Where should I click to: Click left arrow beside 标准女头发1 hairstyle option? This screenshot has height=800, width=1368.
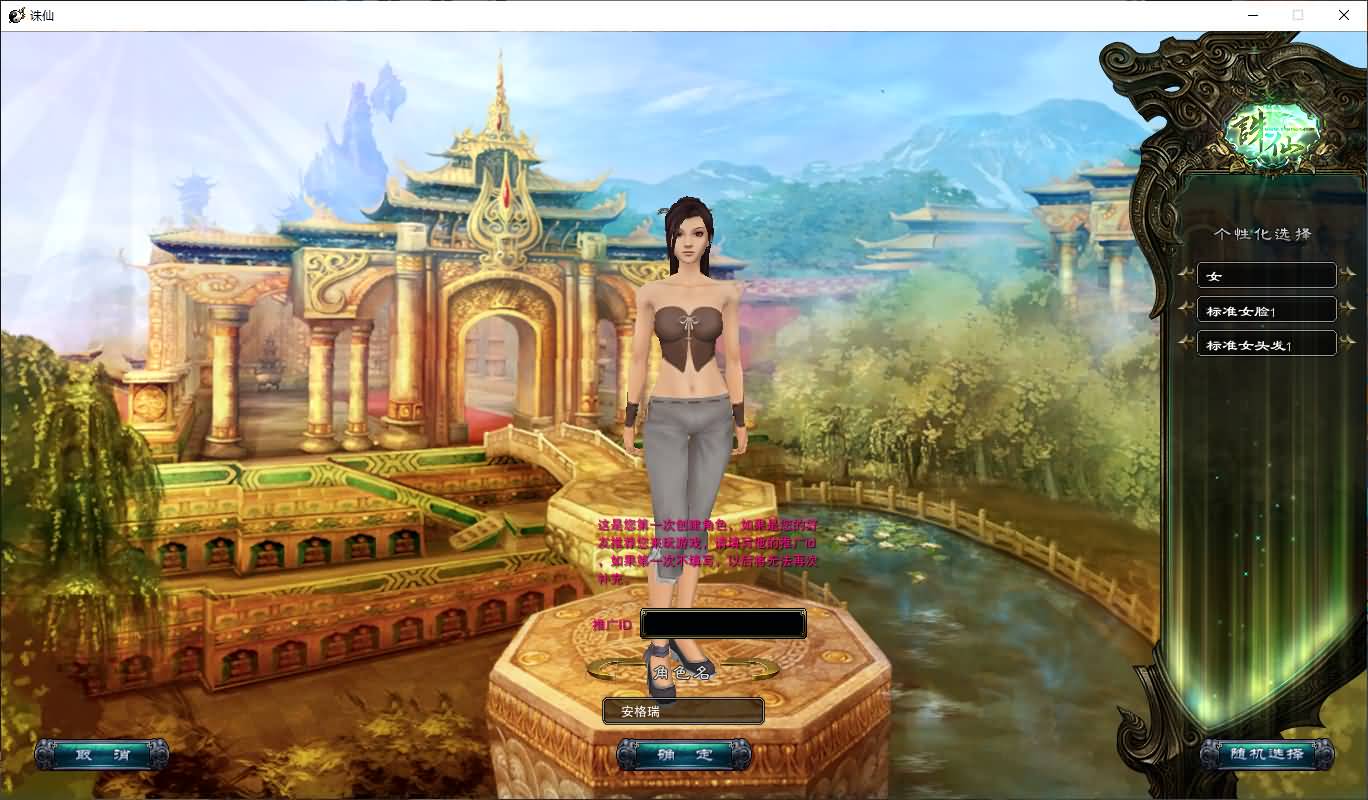[x=1185, y=343]
